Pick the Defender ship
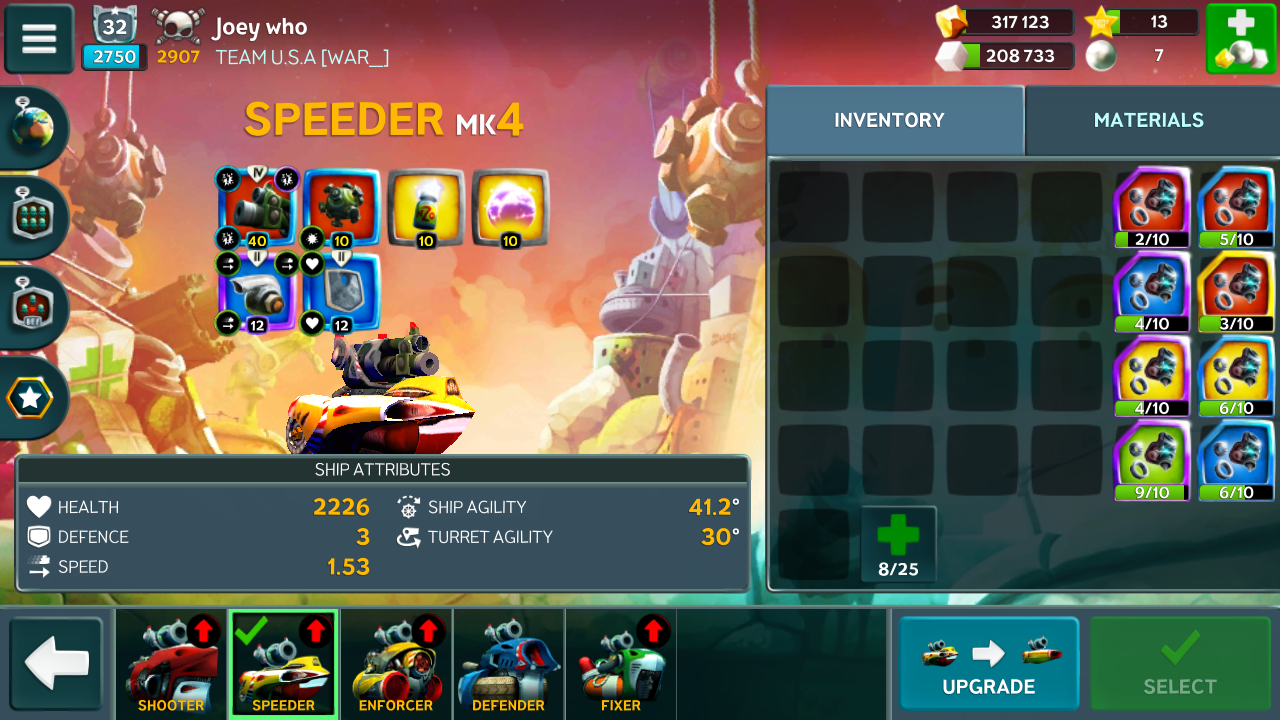This screenshot has height=720, width=1280. (508, 664)
